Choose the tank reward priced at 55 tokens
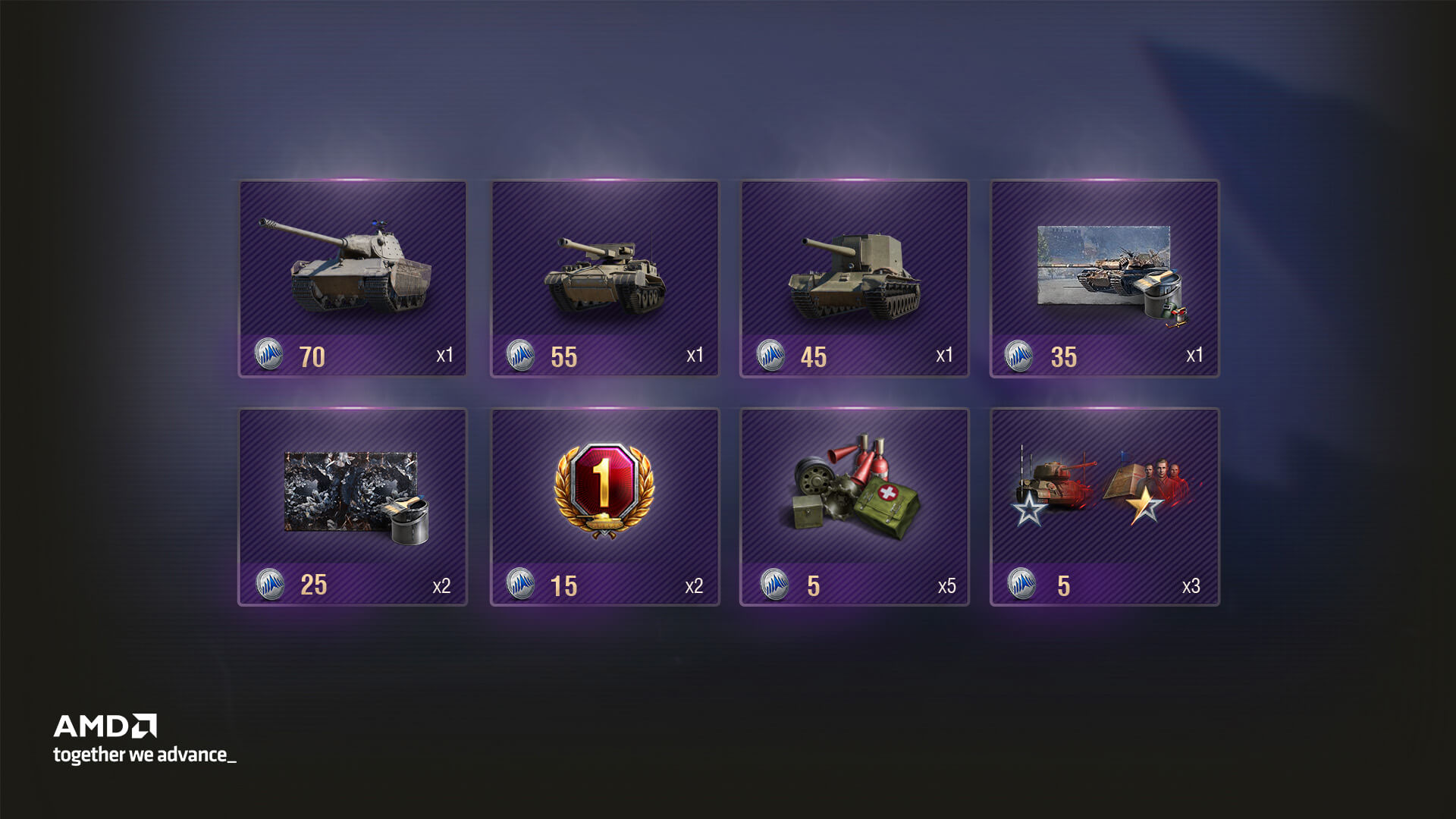The width and height of the screenshot is (1456, 819). (x=604, y=278)
